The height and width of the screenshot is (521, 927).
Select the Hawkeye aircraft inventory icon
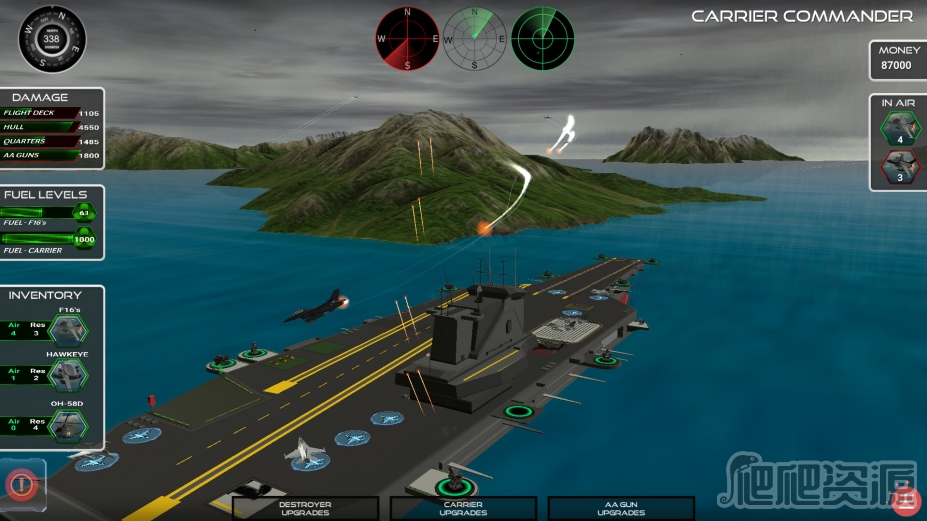point(69,376)
